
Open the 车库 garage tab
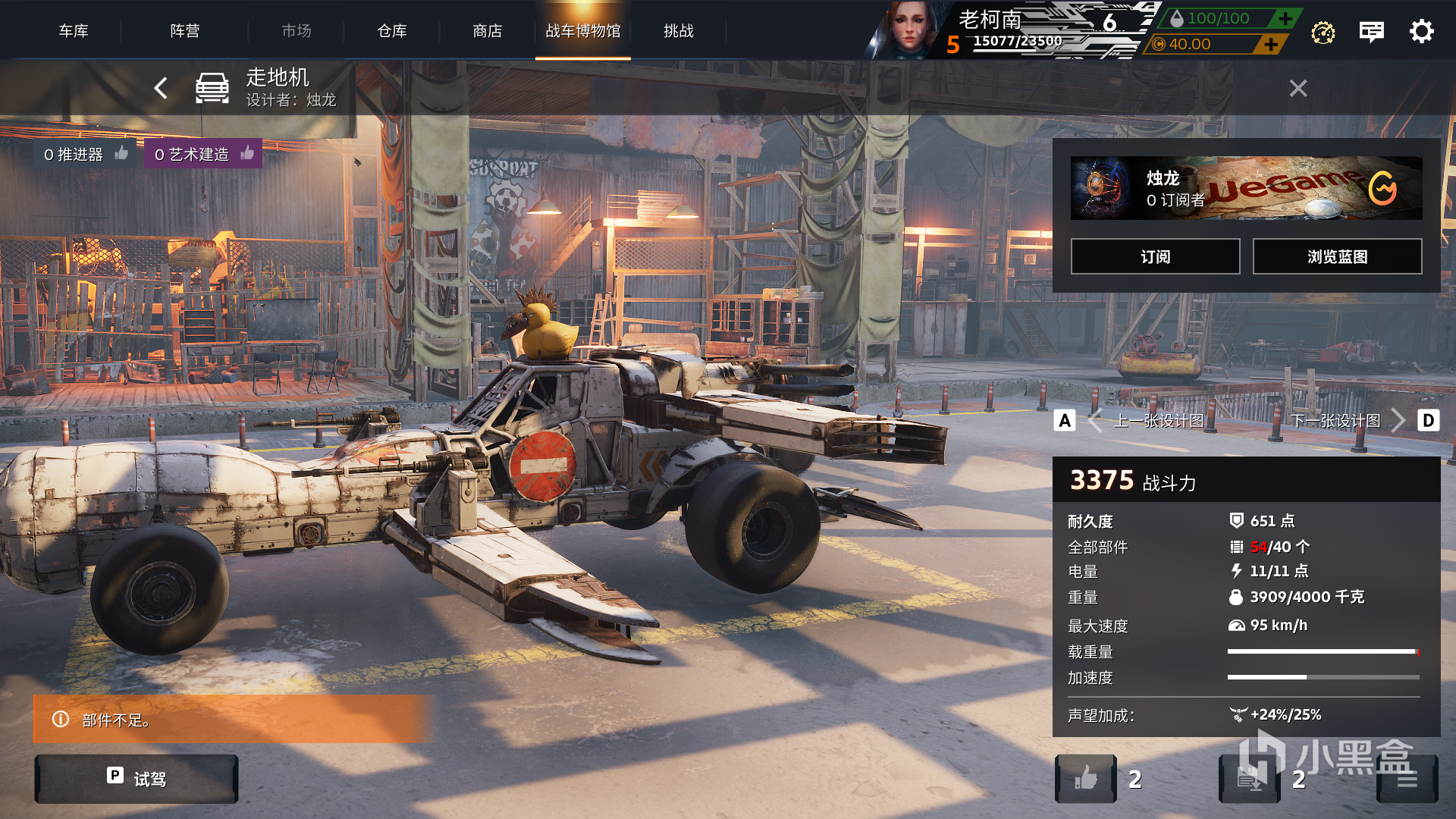coord(74,31)
